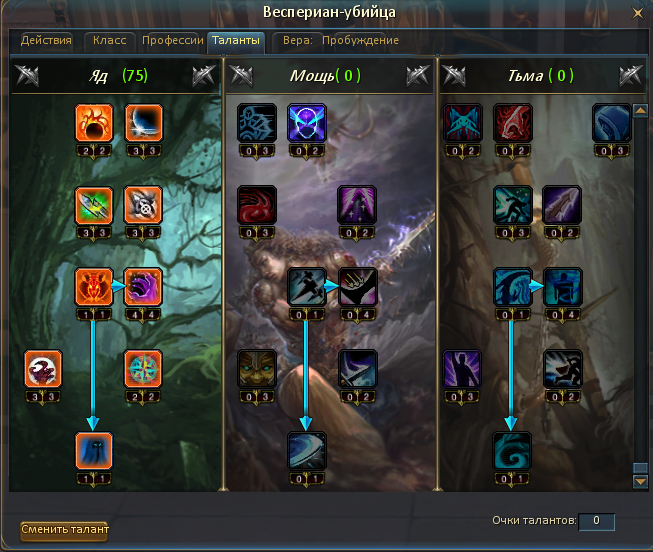Select the red and white swirl talent
The width and height of the screenshot is (653, 552).
coord(45,368)
